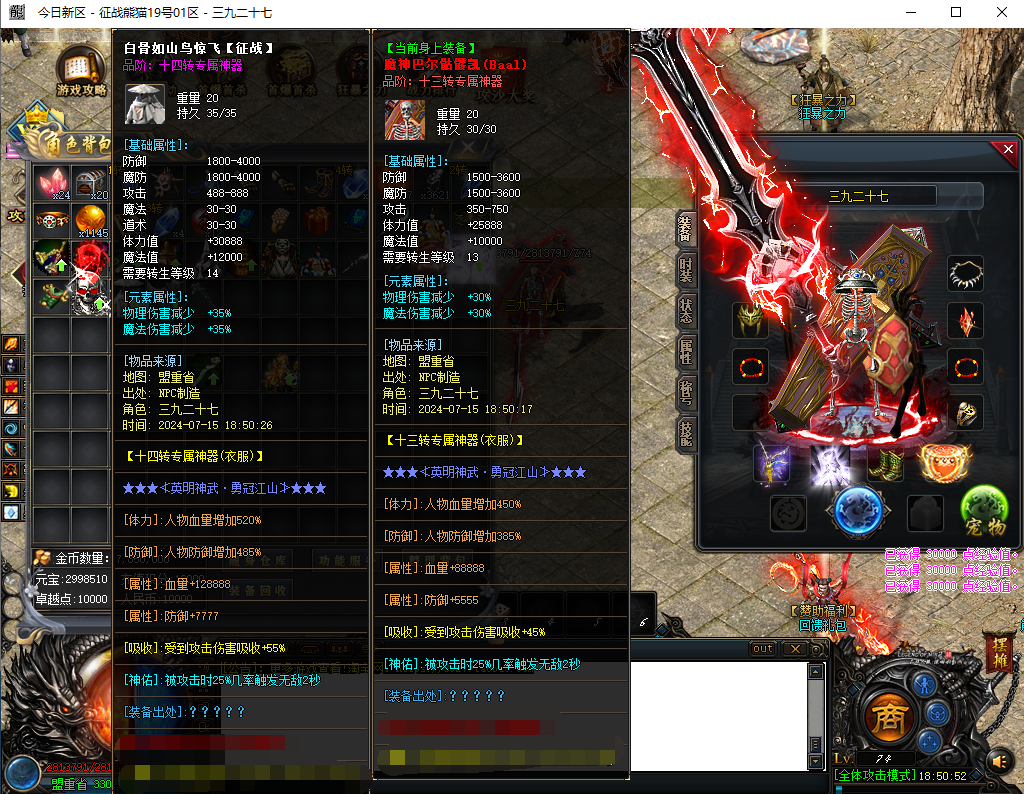Screen dimensions: 1024x794
Task: Open the 摆摊 stall banner
Action: 1000,651
